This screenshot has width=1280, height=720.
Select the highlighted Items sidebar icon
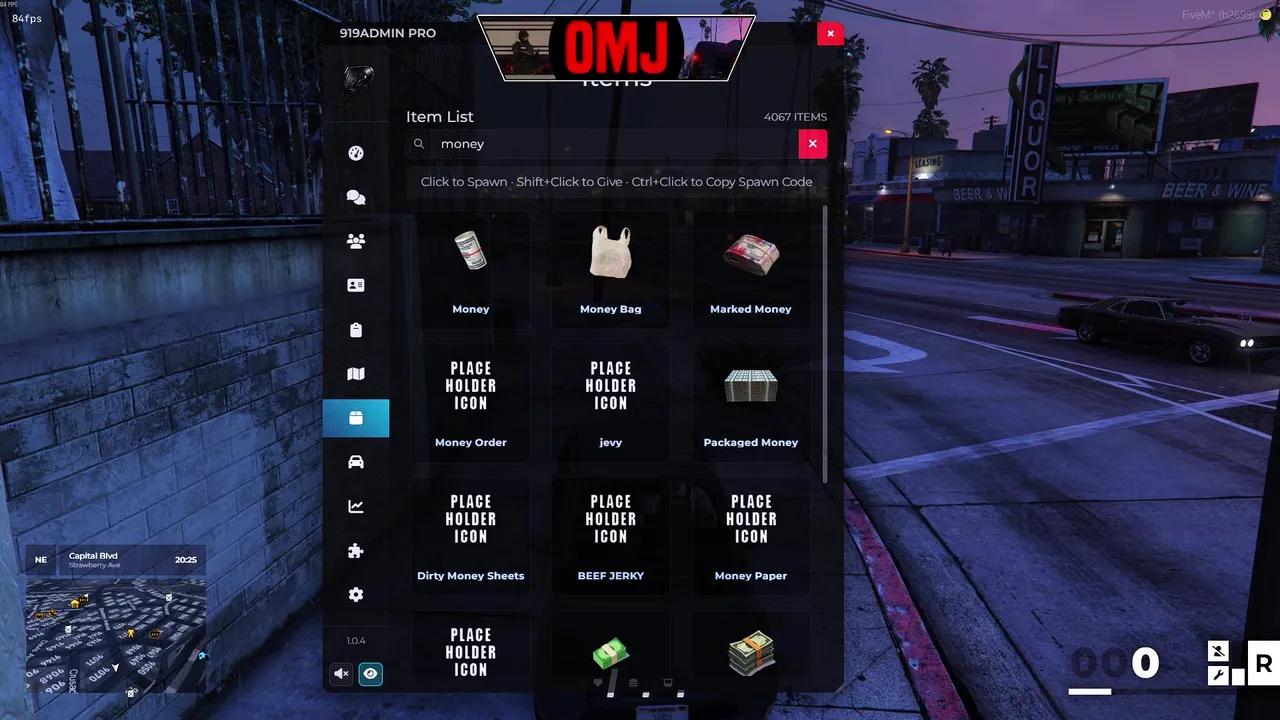[x=356, y=418]
